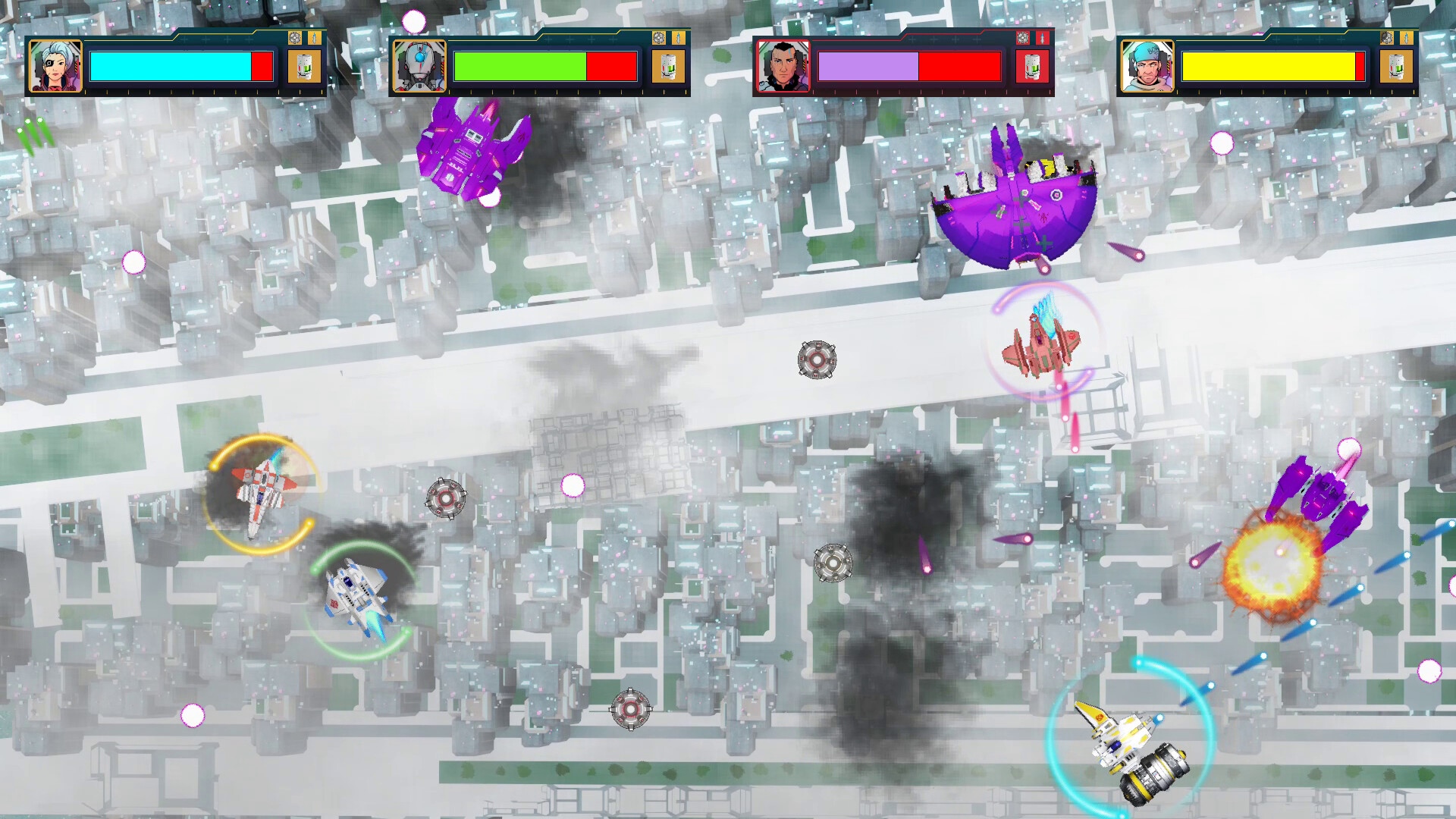
Task: Click Player 2's gear icon
Action: click(659, 38)
